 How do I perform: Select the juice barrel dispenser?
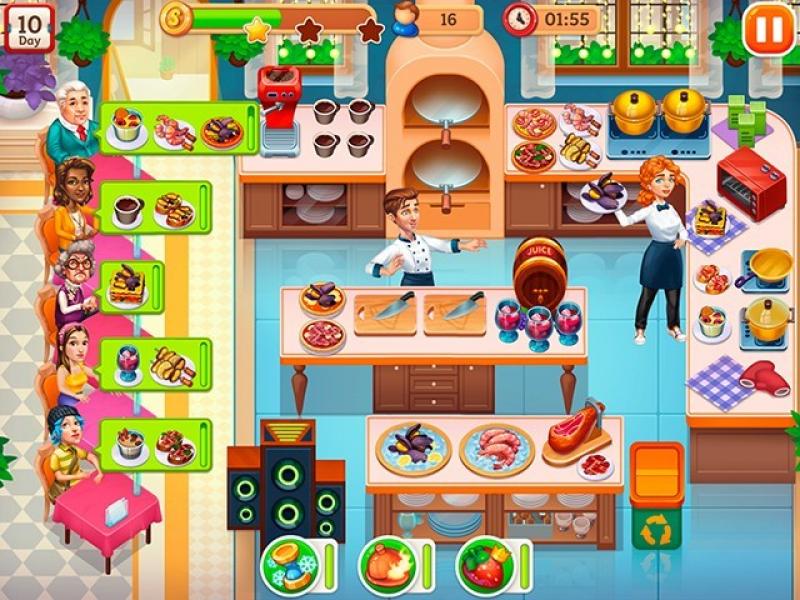(540, 269)
